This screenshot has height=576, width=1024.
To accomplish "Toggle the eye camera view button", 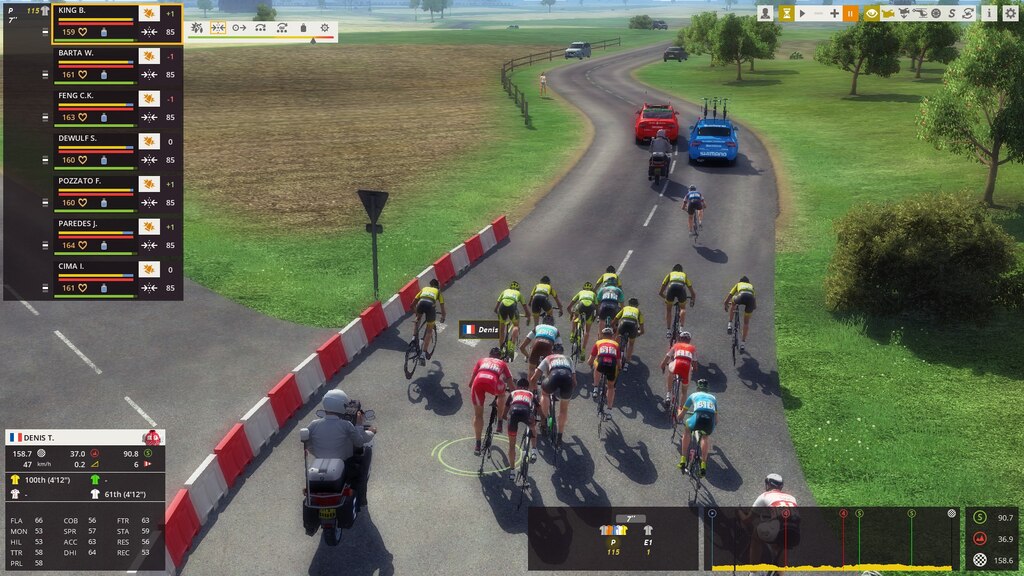I will (871, 13).
